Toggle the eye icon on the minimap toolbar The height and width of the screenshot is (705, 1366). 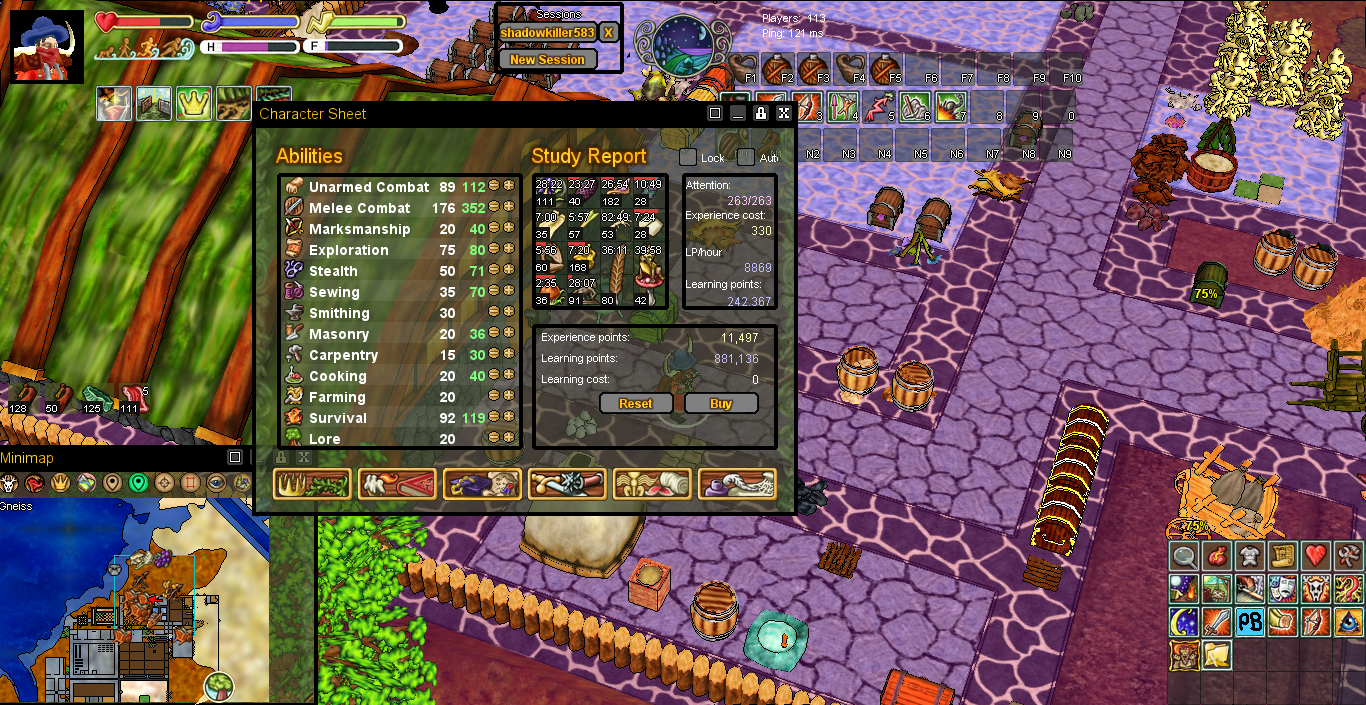click(x=216, y=484)
